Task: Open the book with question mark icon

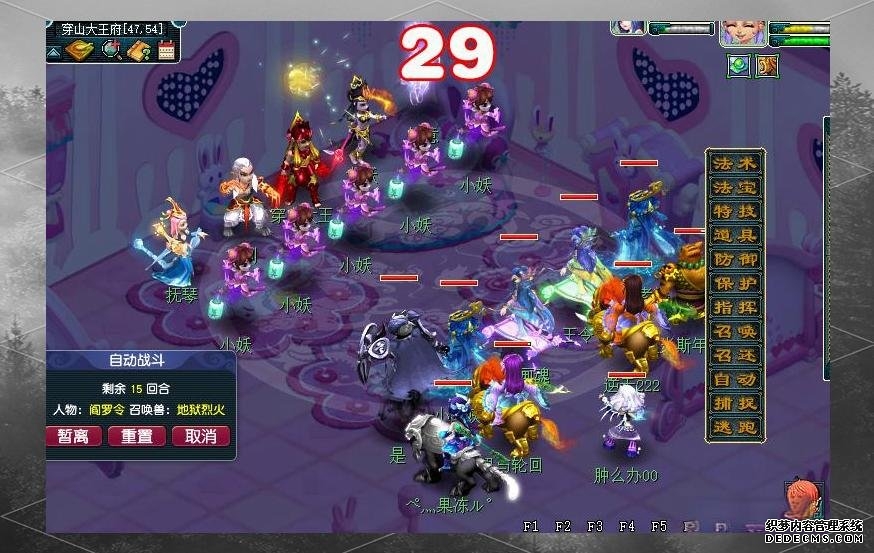Action: tap(139, 48)
